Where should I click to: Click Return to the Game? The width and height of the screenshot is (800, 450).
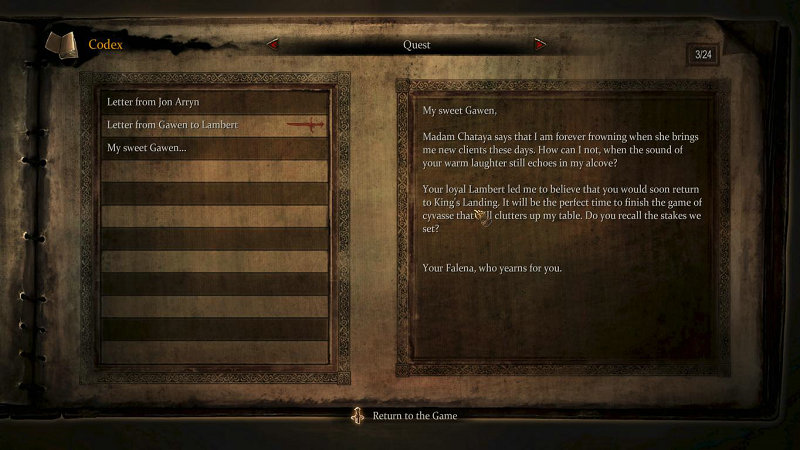point(414,415)
